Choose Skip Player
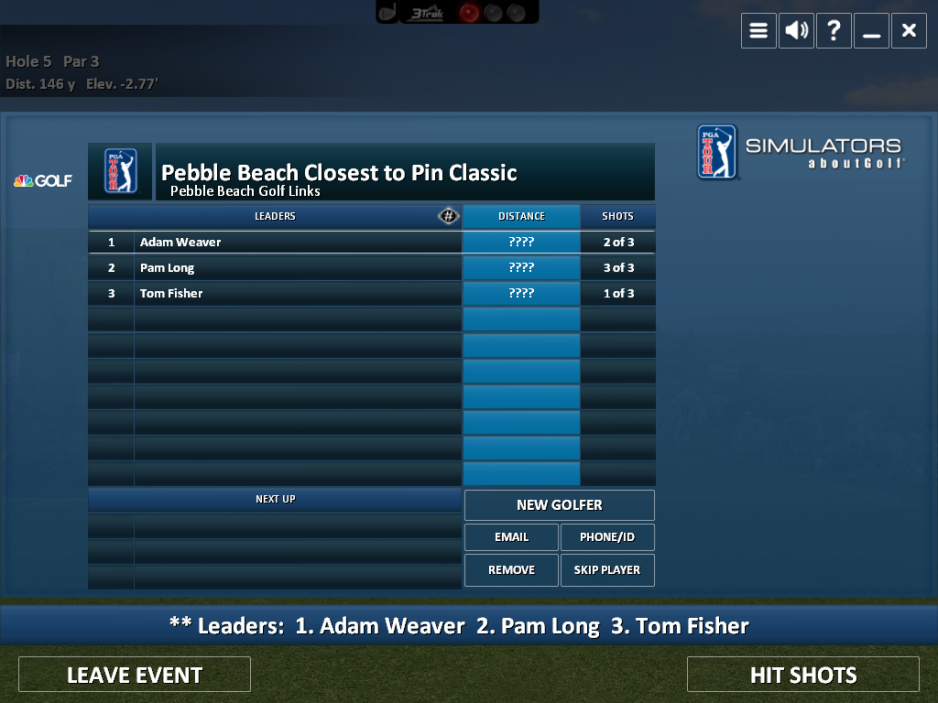This screenshot has height=703, width=938. click(607, 570)
